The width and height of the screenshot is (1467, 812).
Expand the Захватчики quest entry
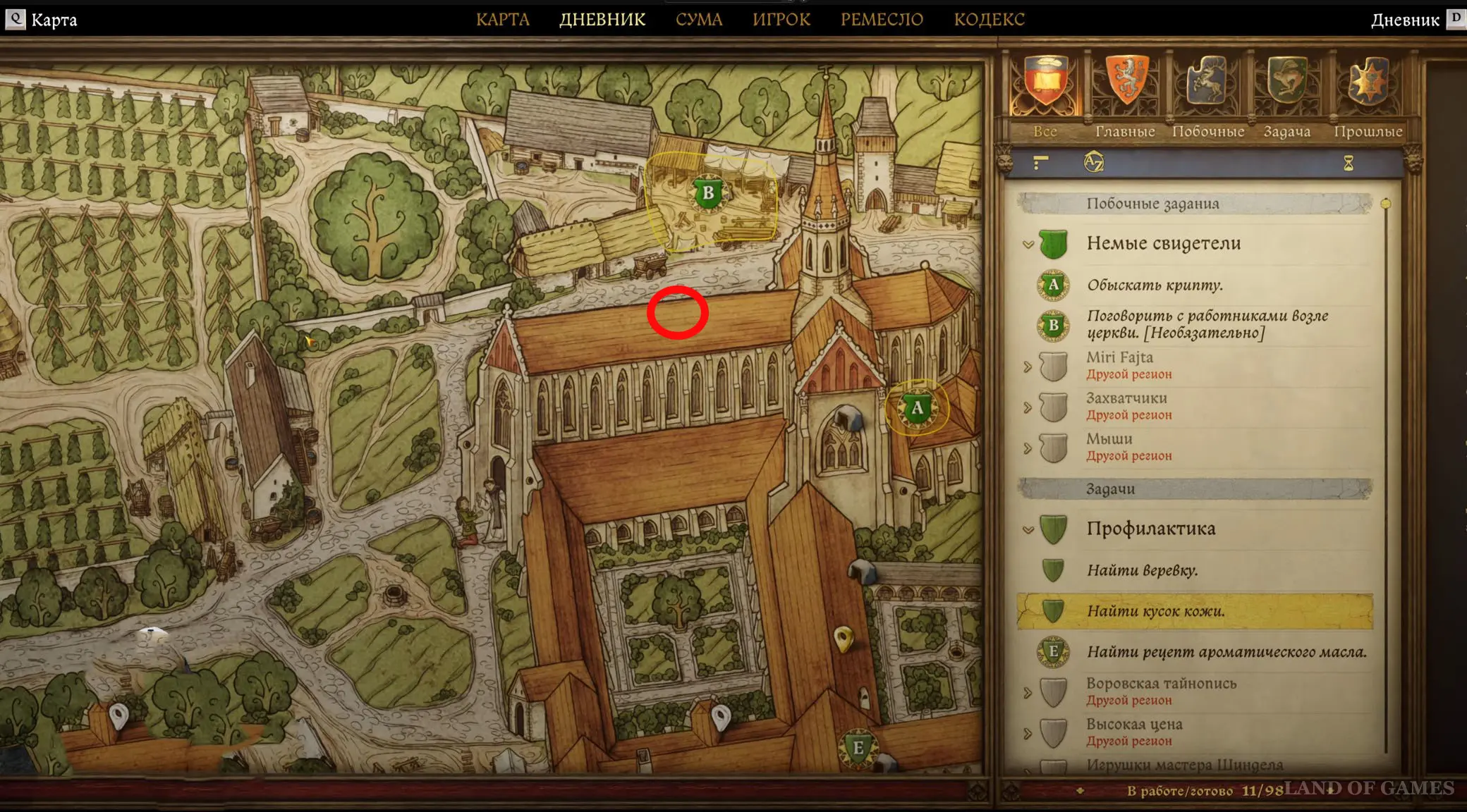point(1028,407)
